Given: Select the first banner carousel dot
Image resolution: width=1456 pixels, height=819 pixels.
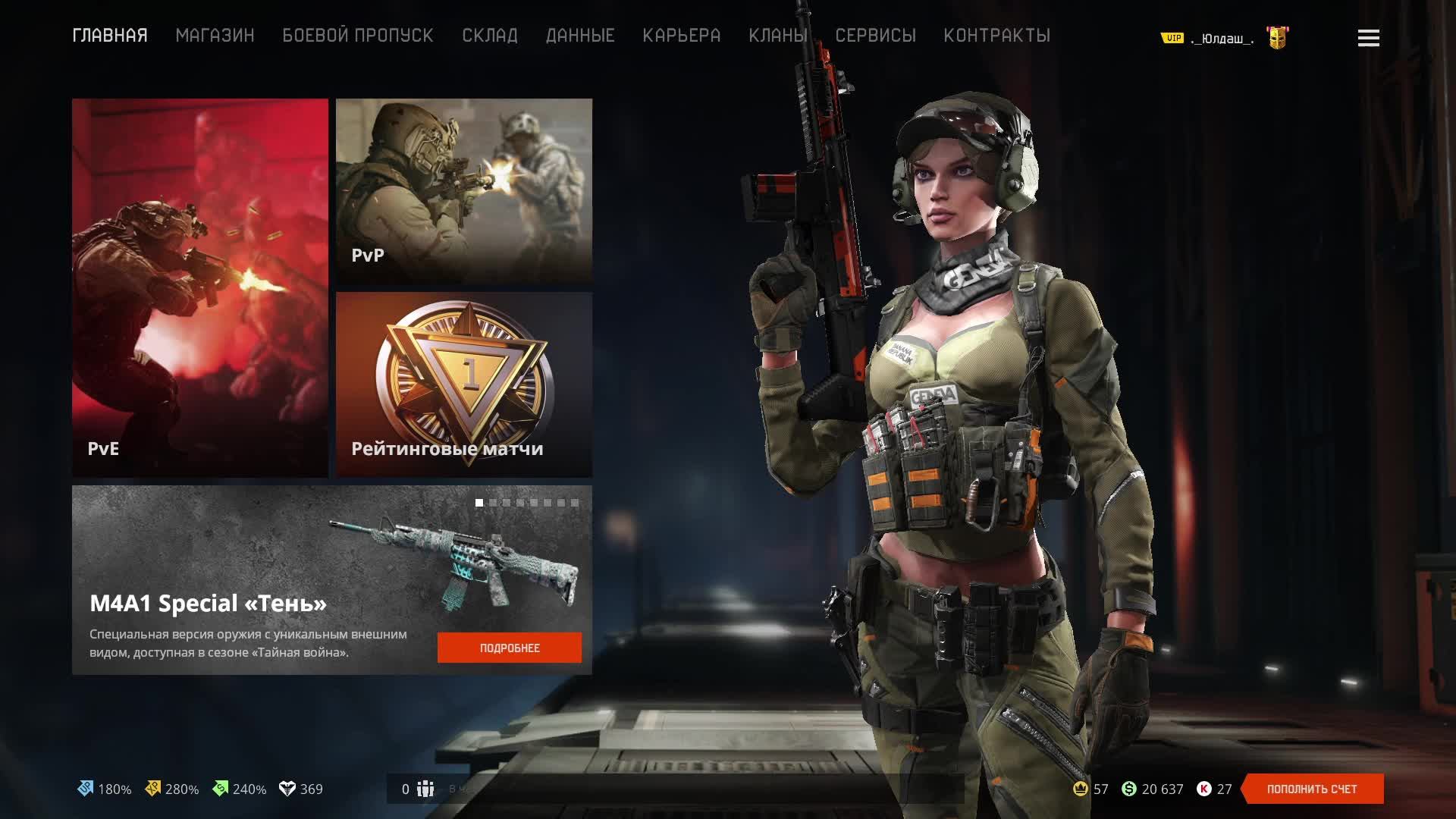Looking at the screenshot, I should pos(479,503).
